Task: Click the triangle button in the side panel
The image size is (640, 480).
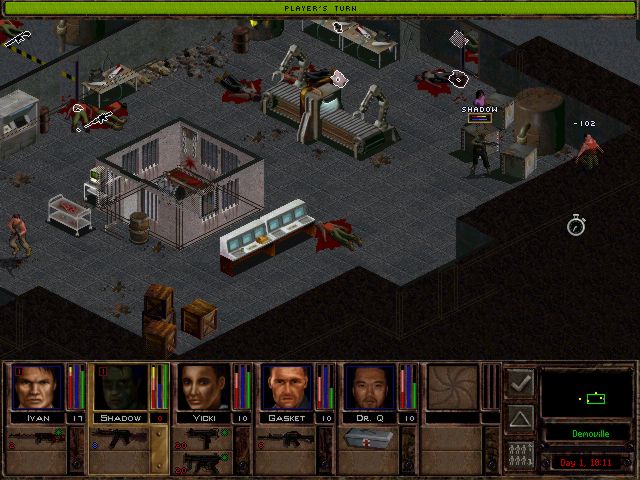Action: pos(520,418)
